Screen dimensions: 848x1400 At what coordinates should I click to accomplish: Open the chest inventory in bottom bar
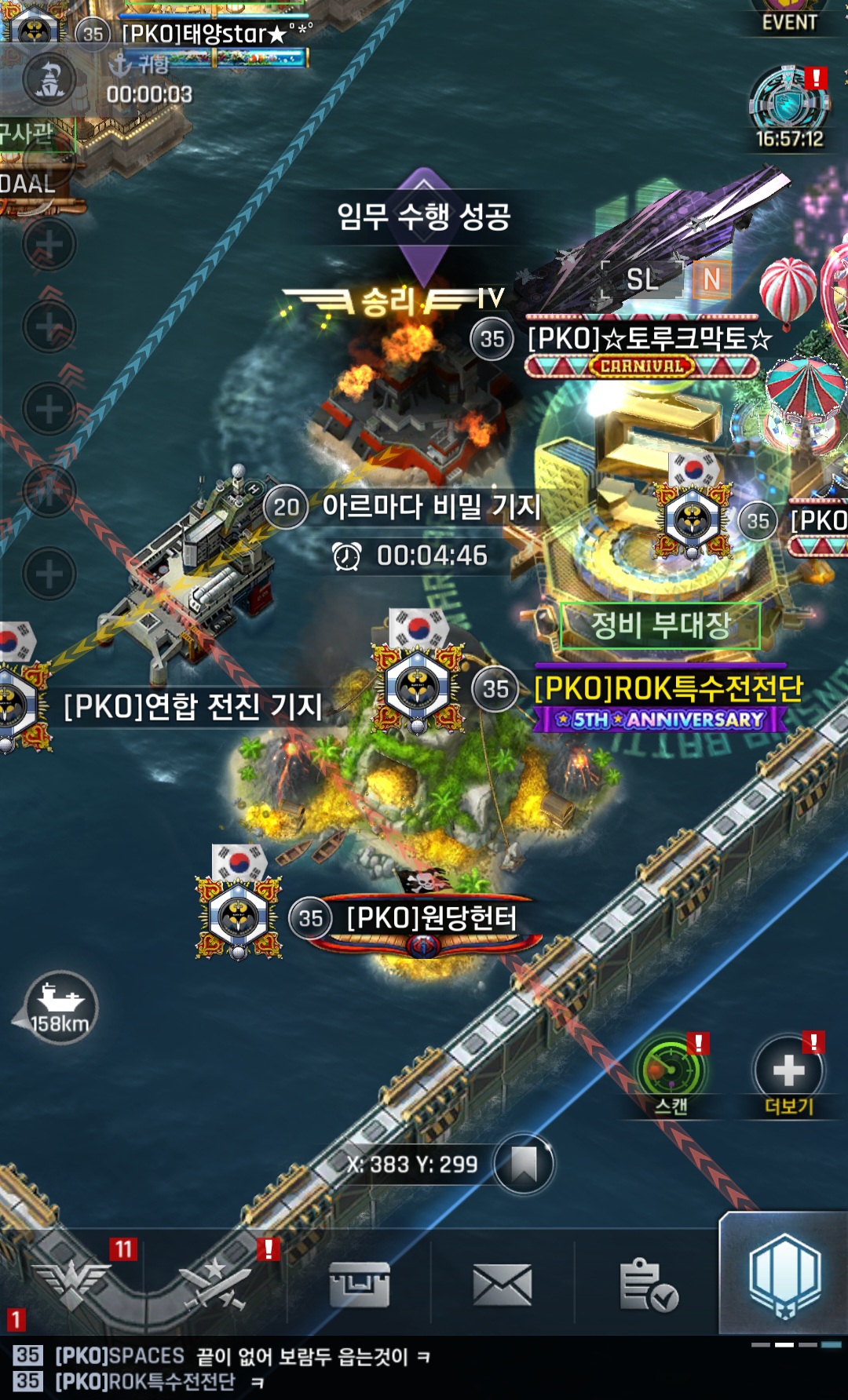(359, 1285)
